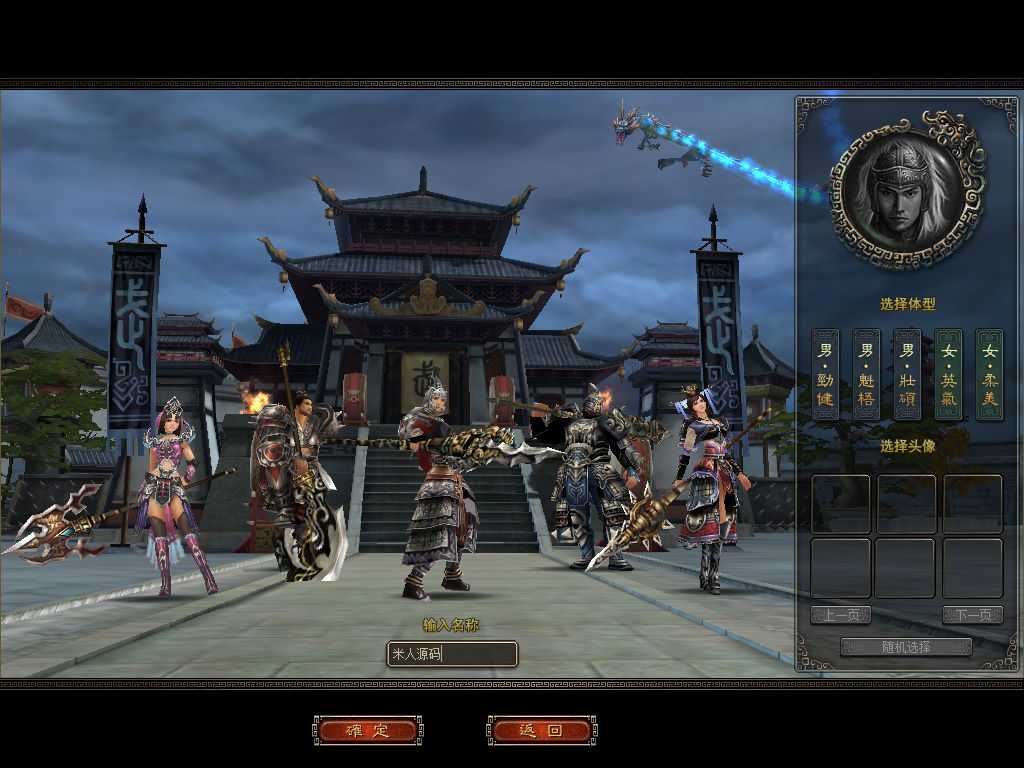The width and height of the screenshot is (1024, 768).
Task: Confirm character creation with 確定
Action: coord(367,730)
